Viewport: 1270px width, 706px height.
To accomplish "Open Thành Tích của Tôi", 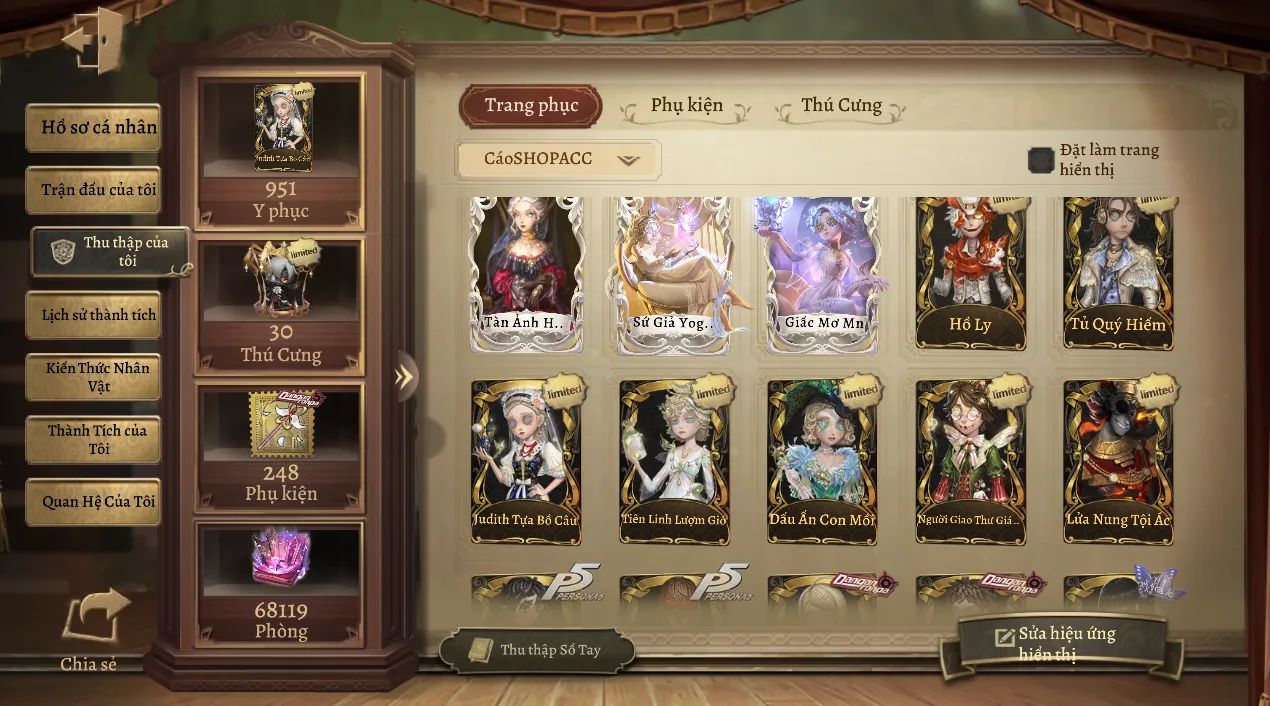I will click(x=94, y=439).
